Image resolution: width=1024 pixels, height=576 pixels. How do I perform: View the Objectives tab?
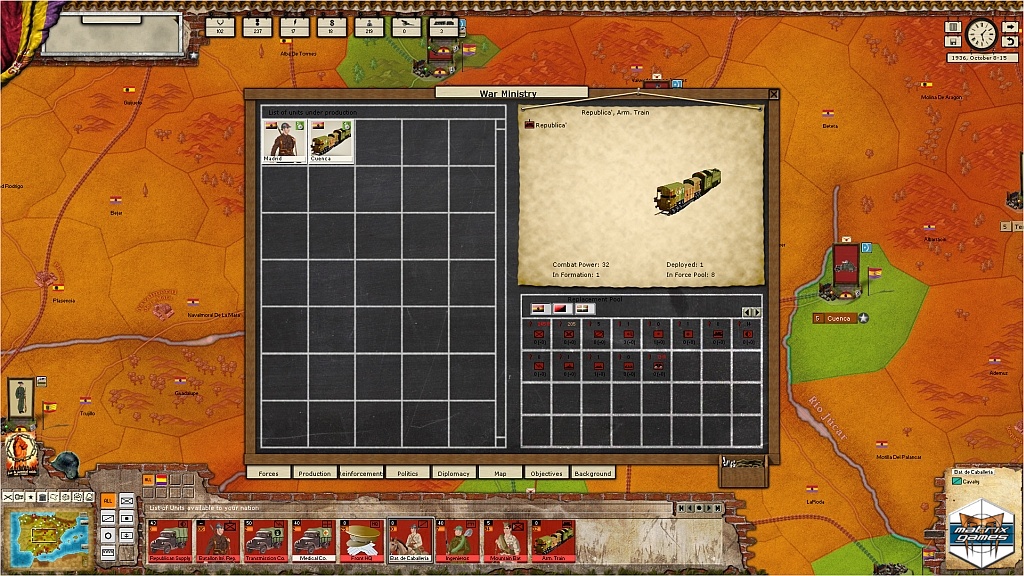(546, 473)
